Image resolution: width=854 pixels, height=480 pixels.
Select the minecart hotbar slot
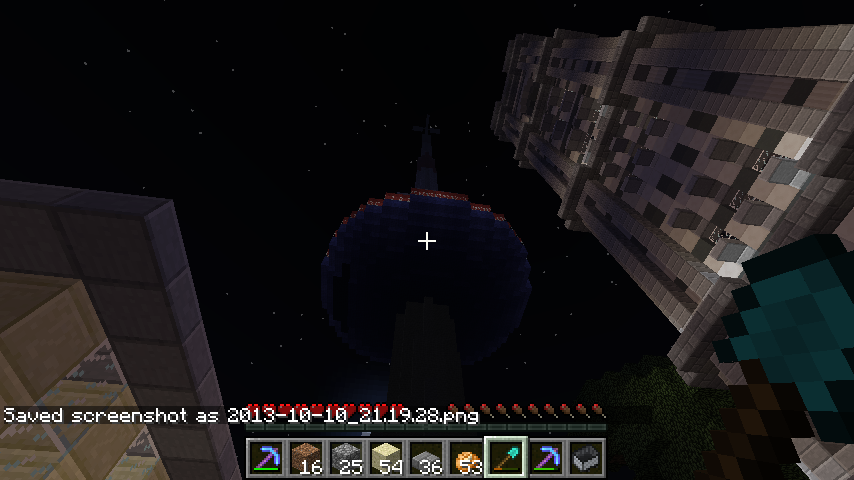pyautogui.click(x=584, y=458)
